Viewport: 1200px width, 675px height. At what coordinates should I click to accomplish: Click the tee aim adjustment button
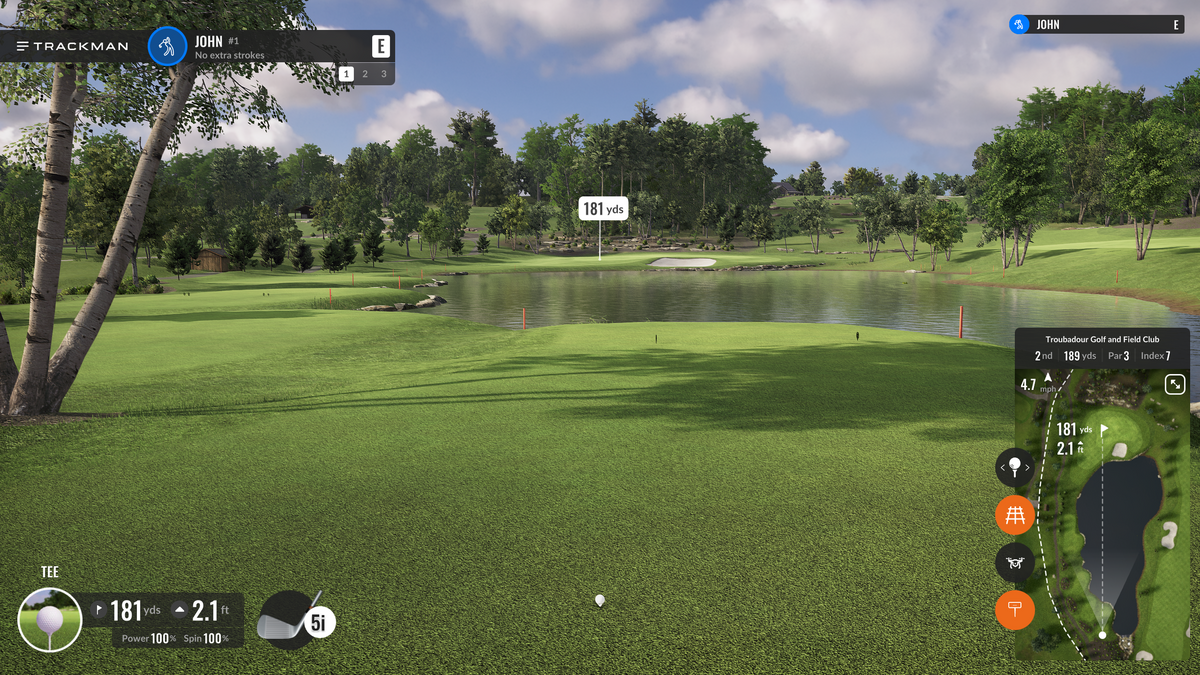click(x=1015, y=467)
